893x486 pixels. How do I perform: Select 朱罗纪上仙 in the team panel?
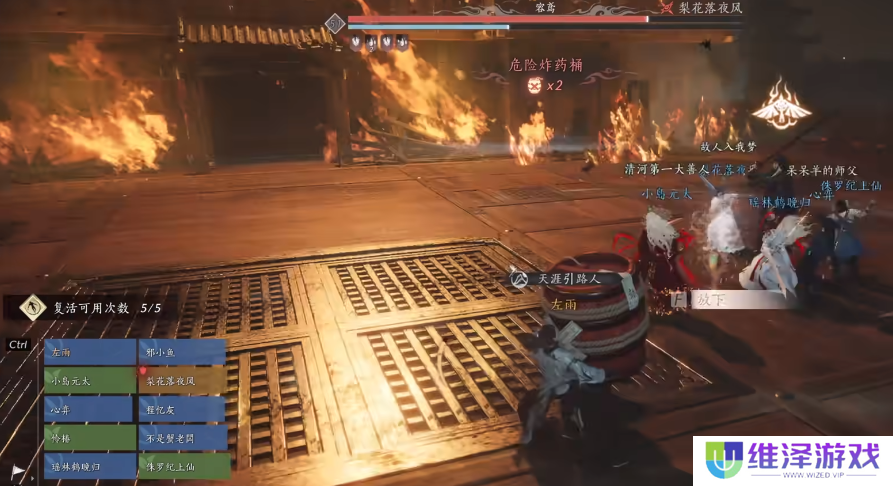click(x=181, y=465)
